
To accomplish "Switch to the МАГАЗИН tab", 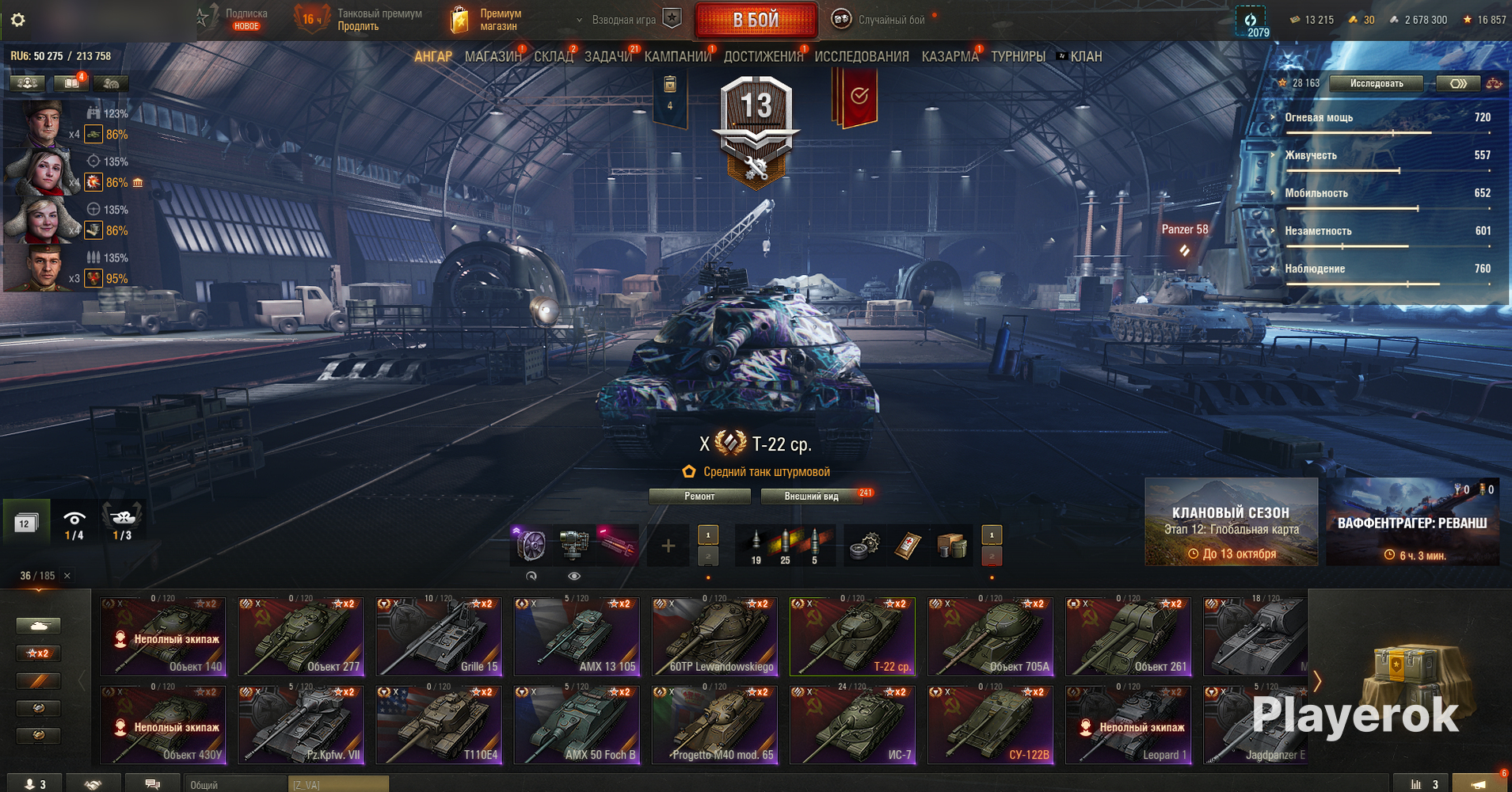I will [493, 57].
